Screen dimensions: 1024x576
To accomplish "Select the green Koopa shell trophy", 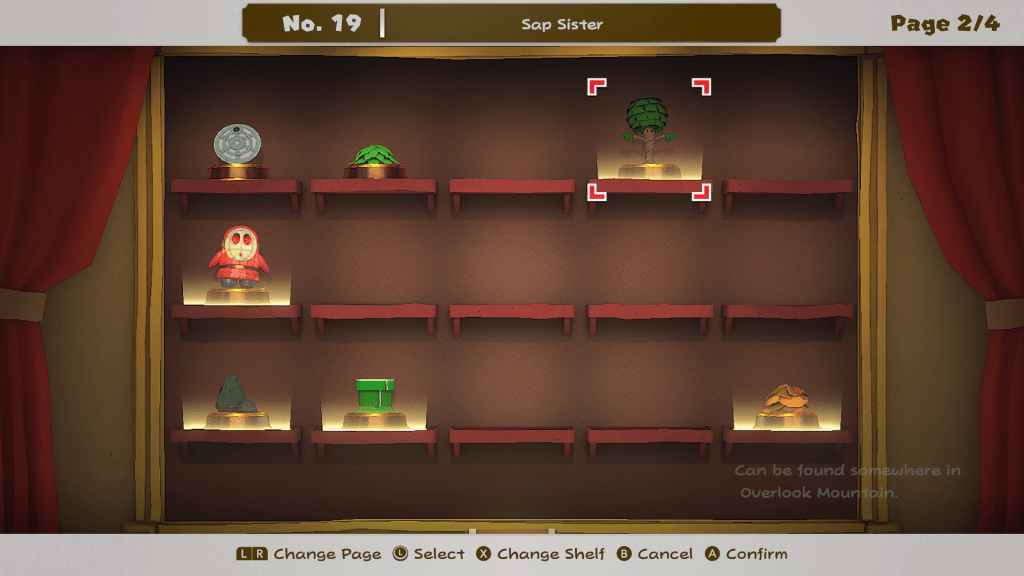I will click(374, 158).
